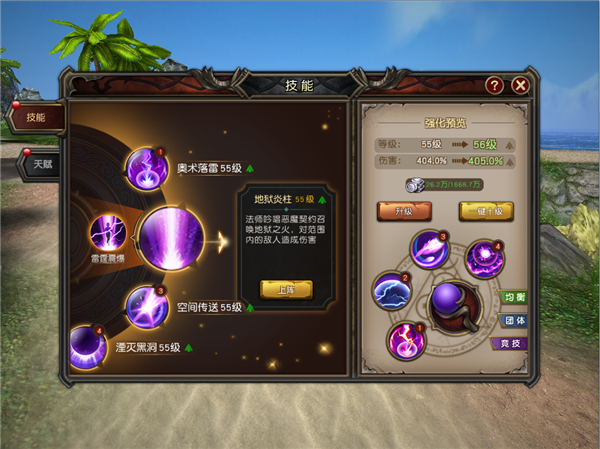
Task: Select equipped skill slot 2 with blue lightning
Action: tap(391, 292)
